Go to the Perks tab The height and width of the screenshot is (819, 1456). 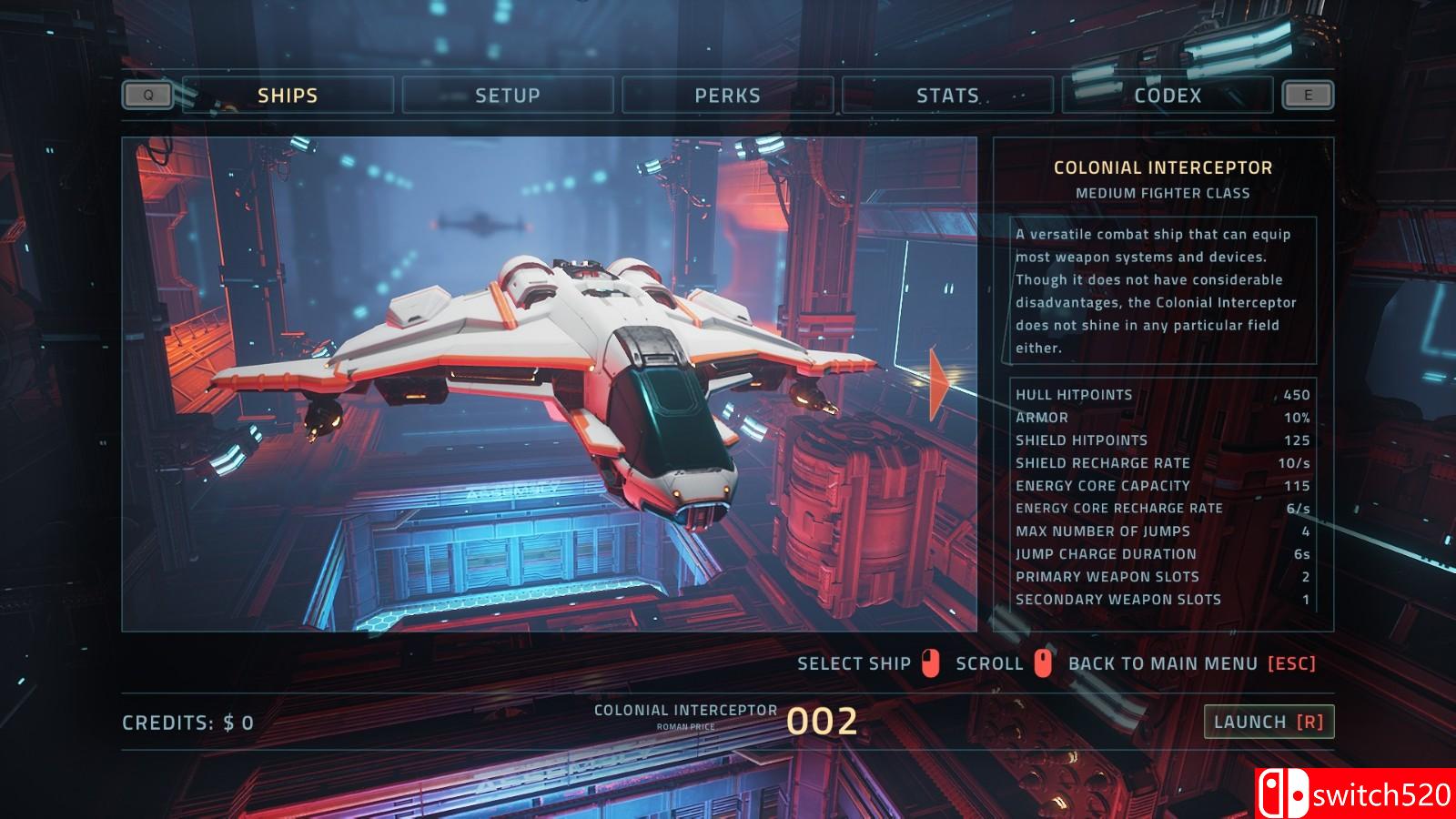(x=727, y=96)
